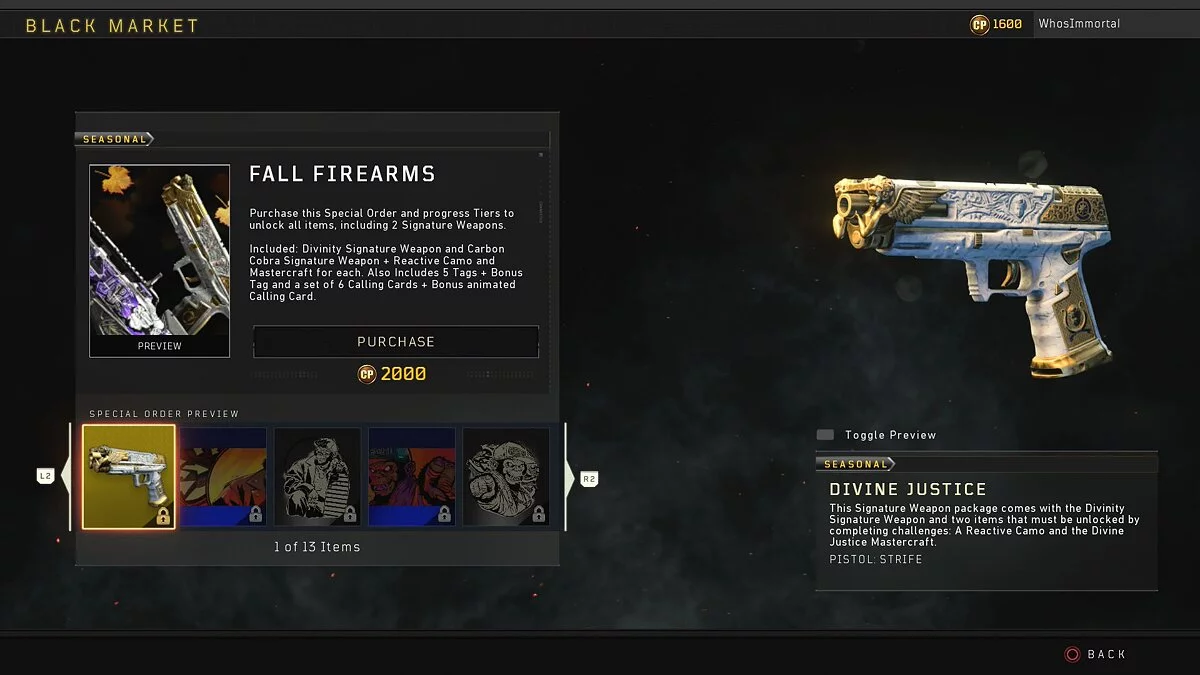
Task: Purchase the Fall Firearms special order
Action: 396,342
